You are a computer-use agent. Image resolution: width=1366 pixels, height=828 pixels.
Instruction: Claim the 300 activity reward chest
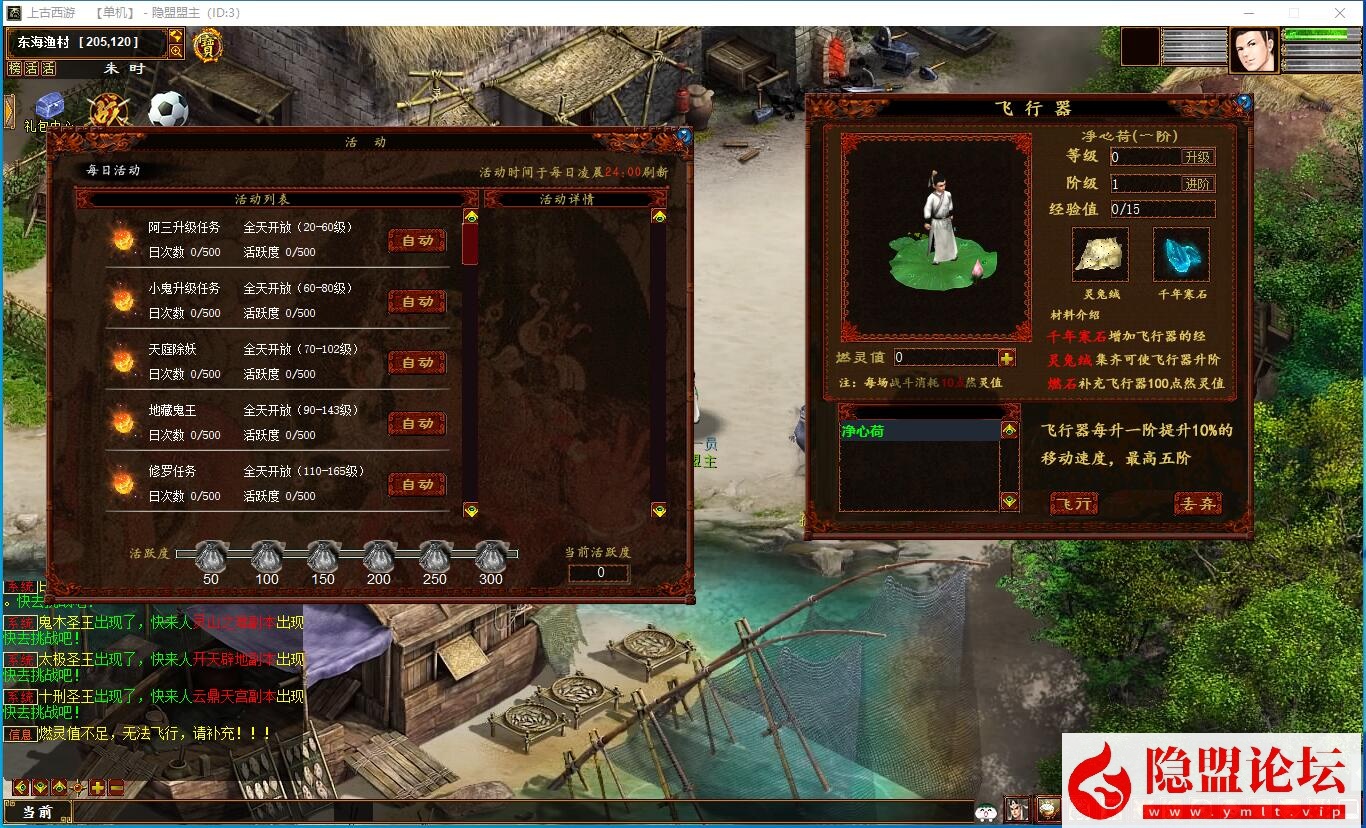point(491,556)
